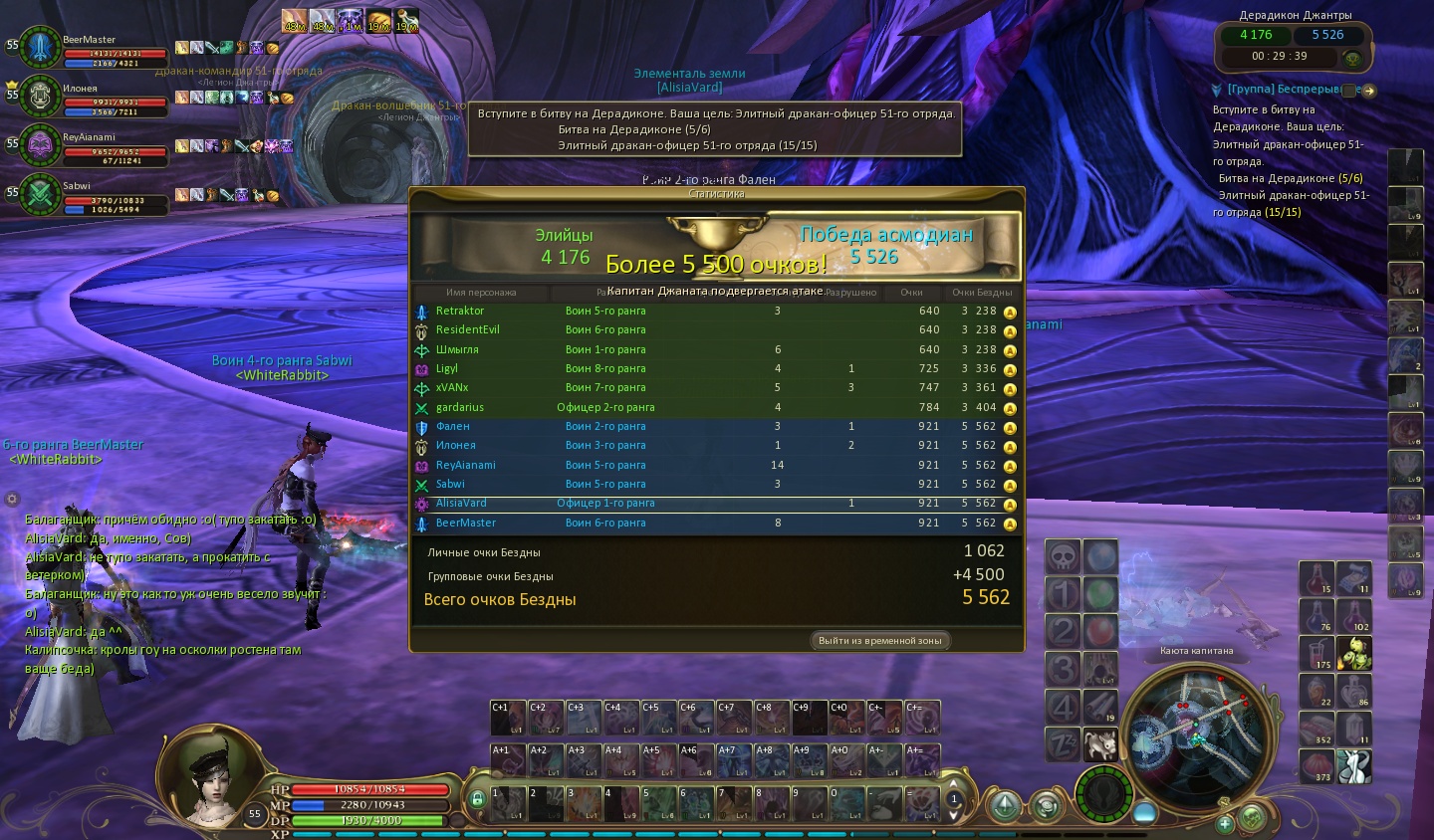Activate the skill in slot A+1
Viewport: 1434px width, 840px height.
508,760
